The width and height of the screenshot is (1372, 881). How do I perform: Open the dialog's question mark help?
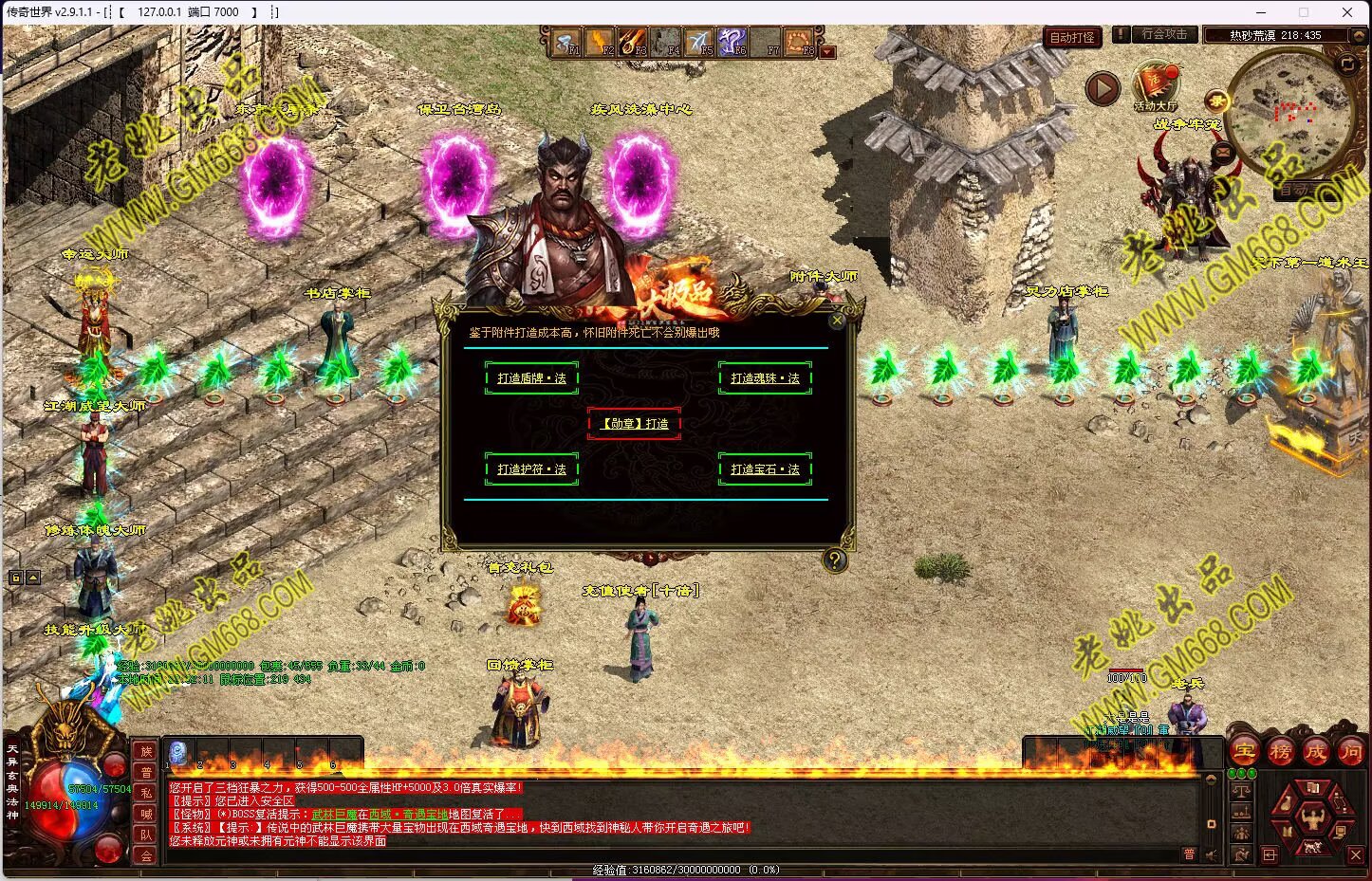coord(834,560)
